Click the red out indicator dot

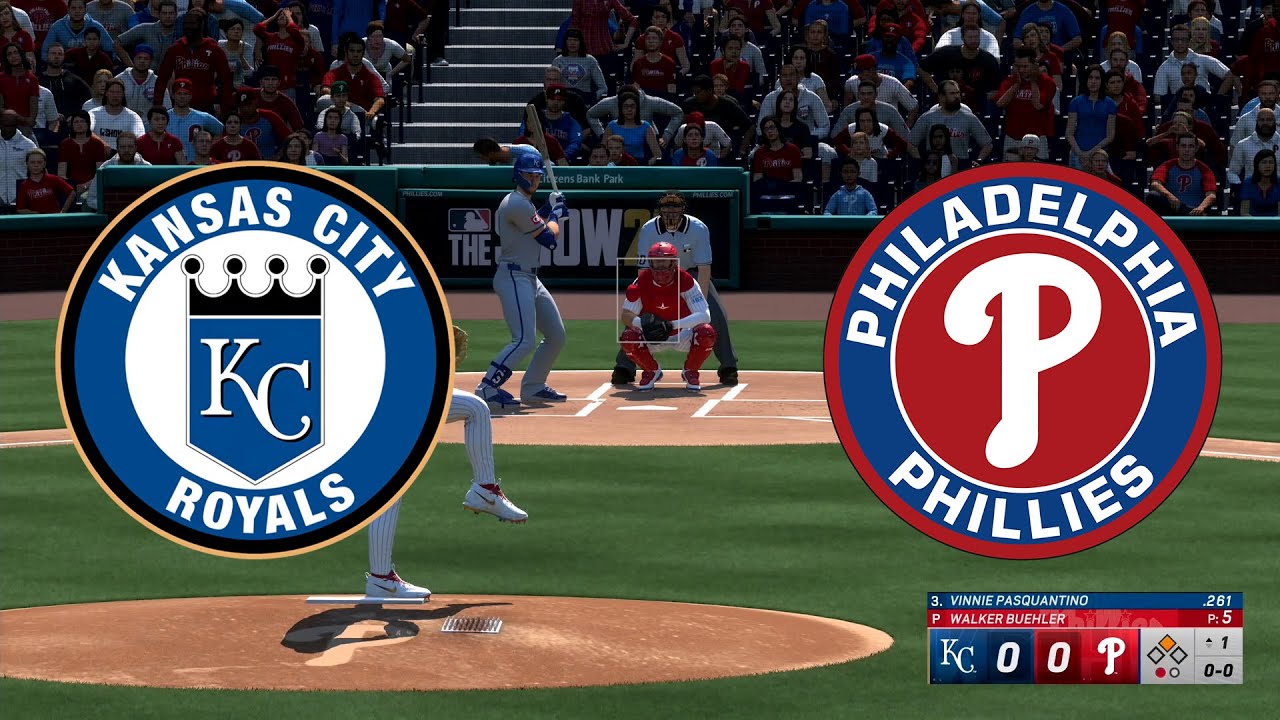click(x=1160, y=672)
